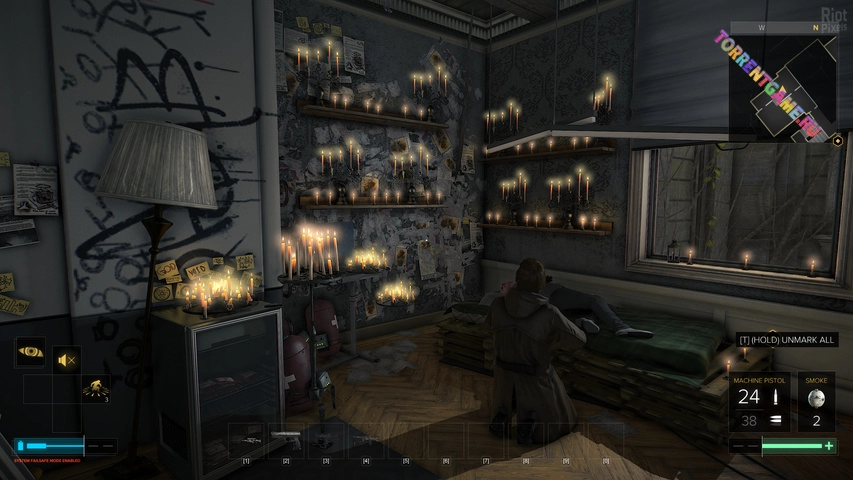Screen dimensions: 853x480
Task: Select the crouching figure augmentation icon
Action: click(x=95, y=387)
